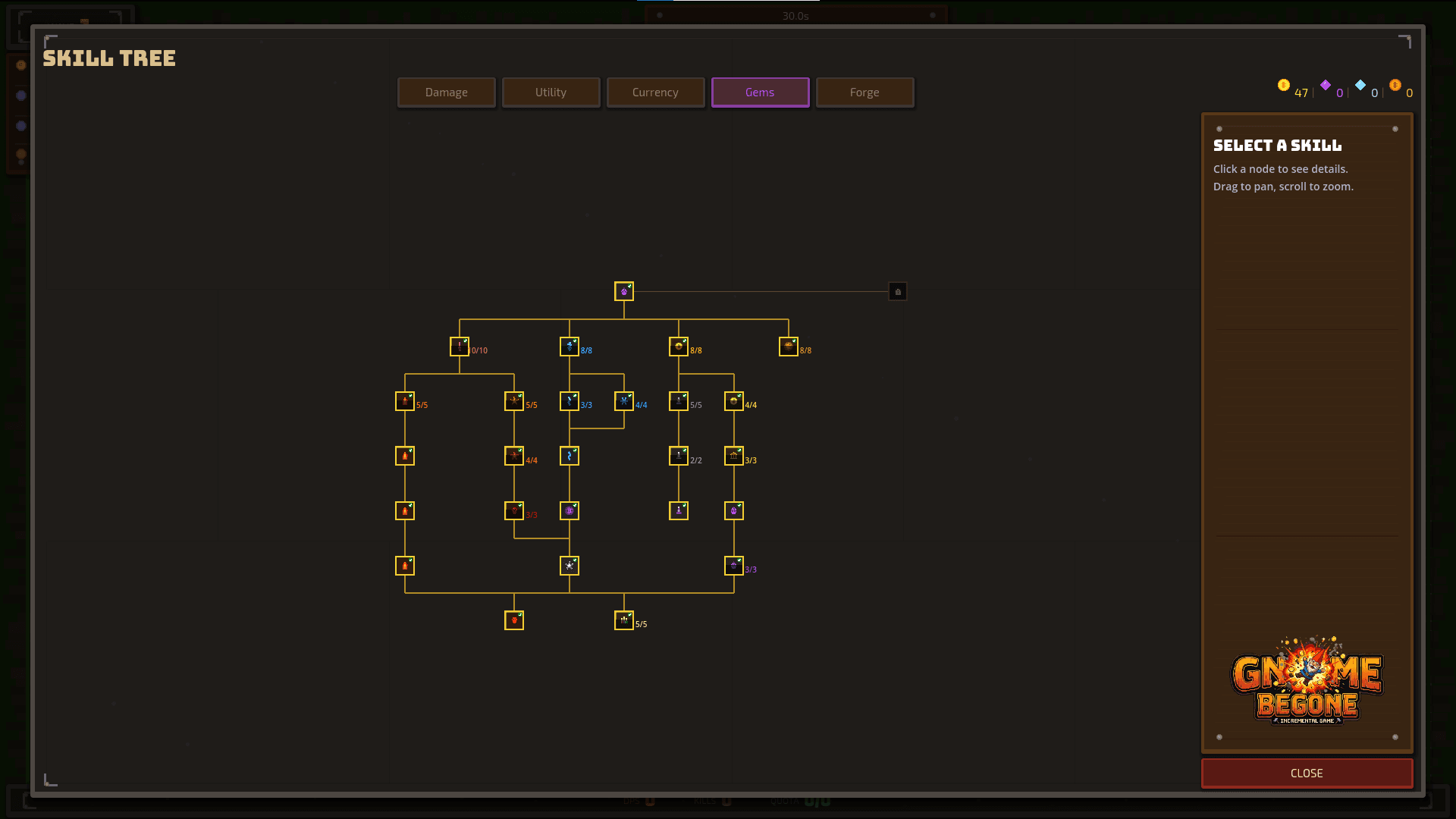Viewport: 1456px width, 819px height.
Task: Click the 5/5 skill node at bottom row
Action: tap(624, 620)
